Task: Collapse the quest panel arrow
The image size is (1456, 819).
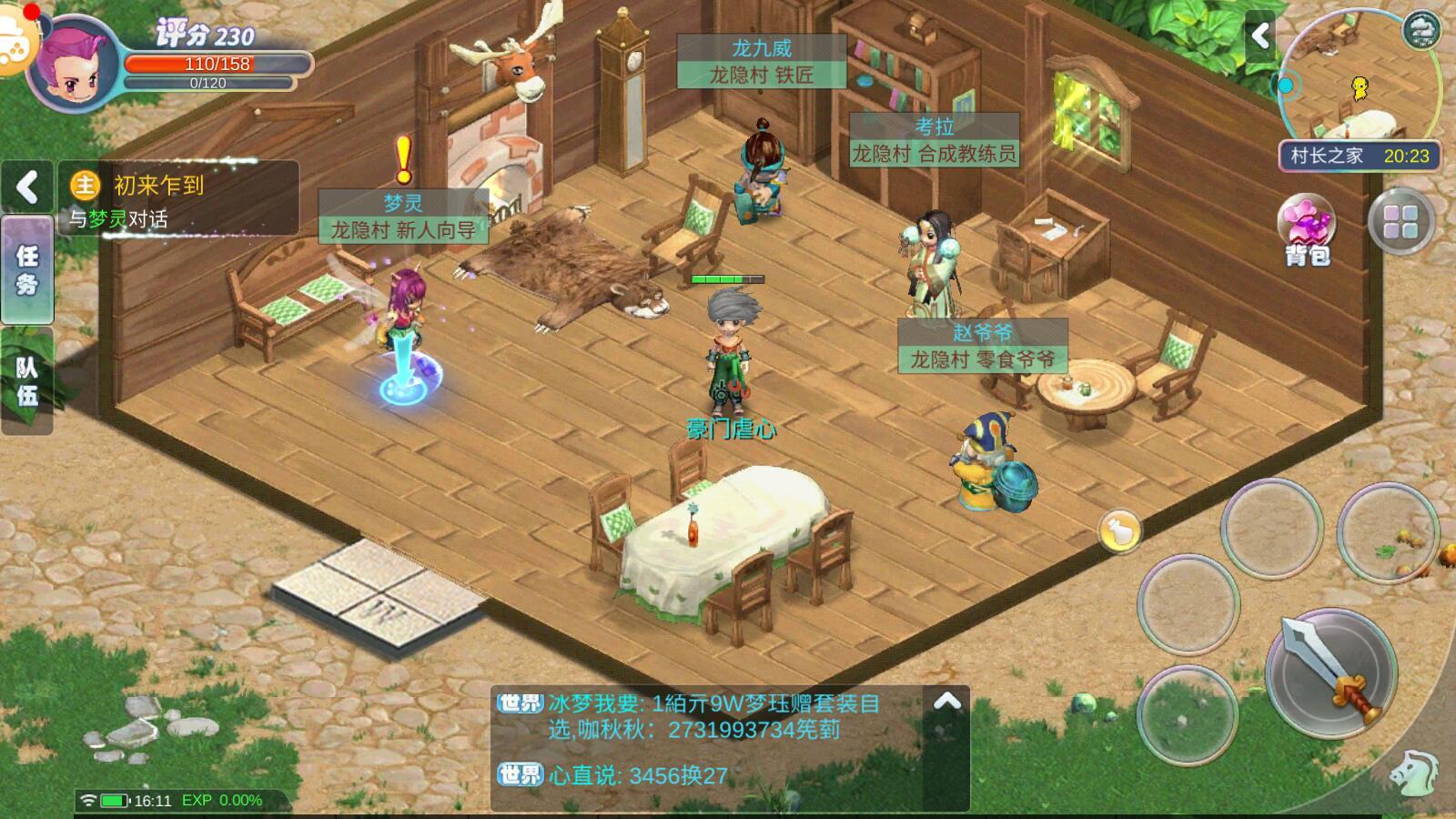Action: tap(27, 187)
